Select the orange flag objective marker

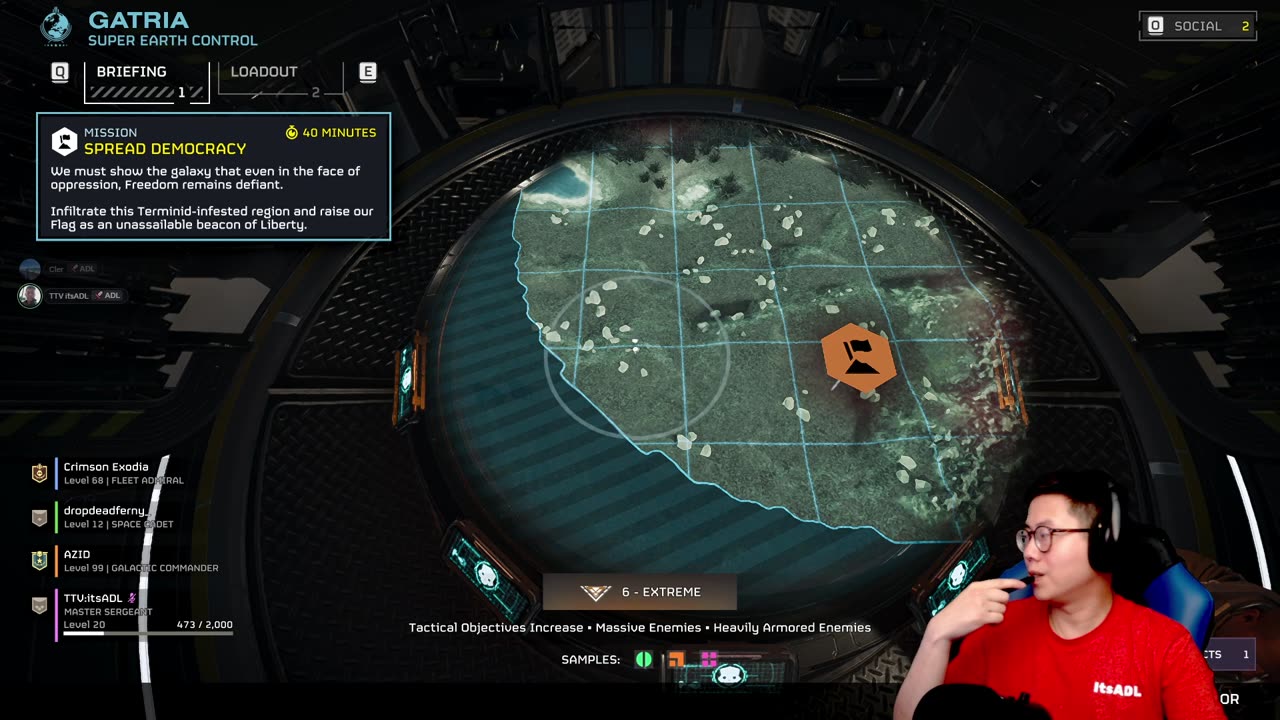pyautogui.click(x=858, y=357)
